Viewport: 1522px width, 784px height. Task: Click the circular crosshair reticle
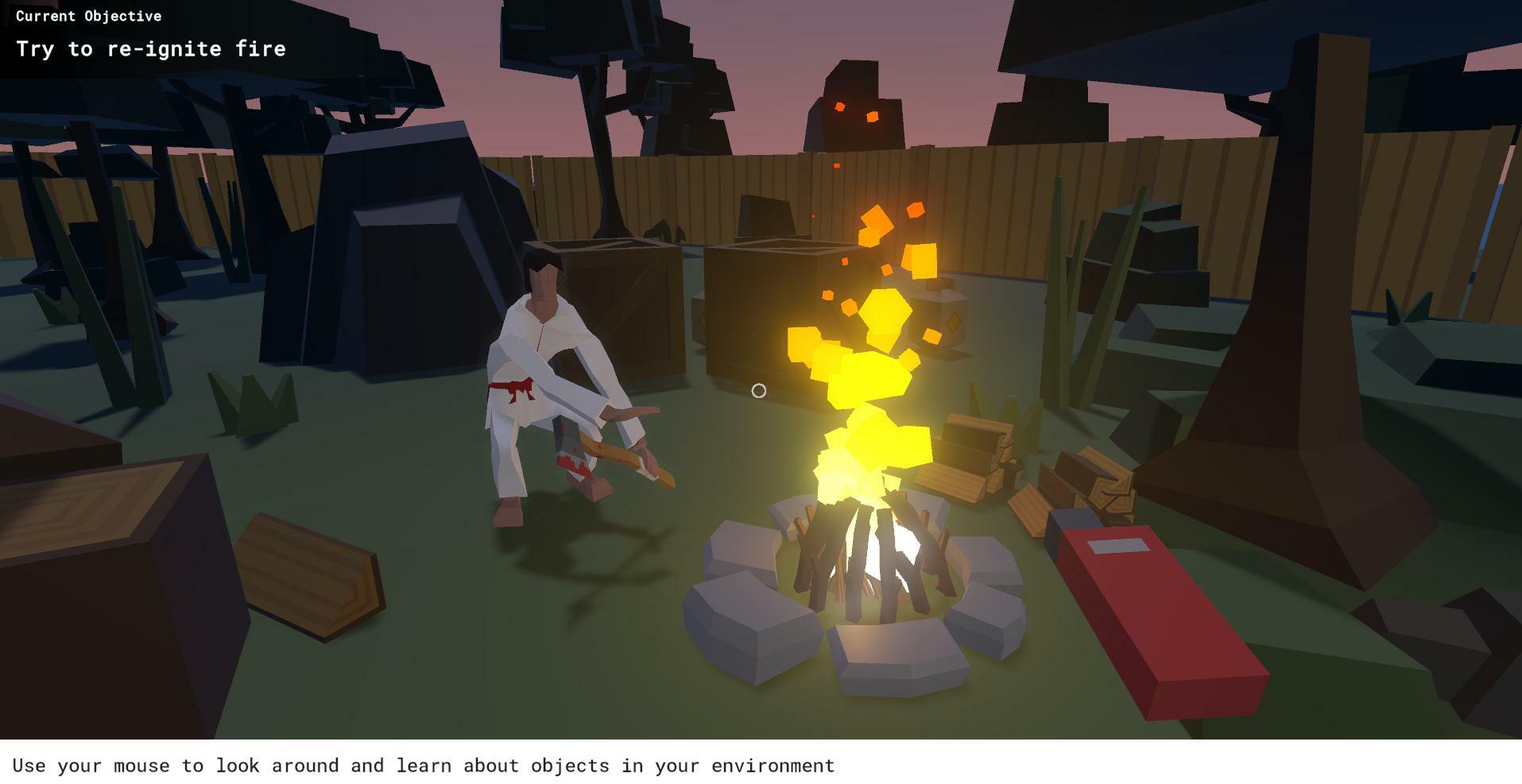click(758, 391)
